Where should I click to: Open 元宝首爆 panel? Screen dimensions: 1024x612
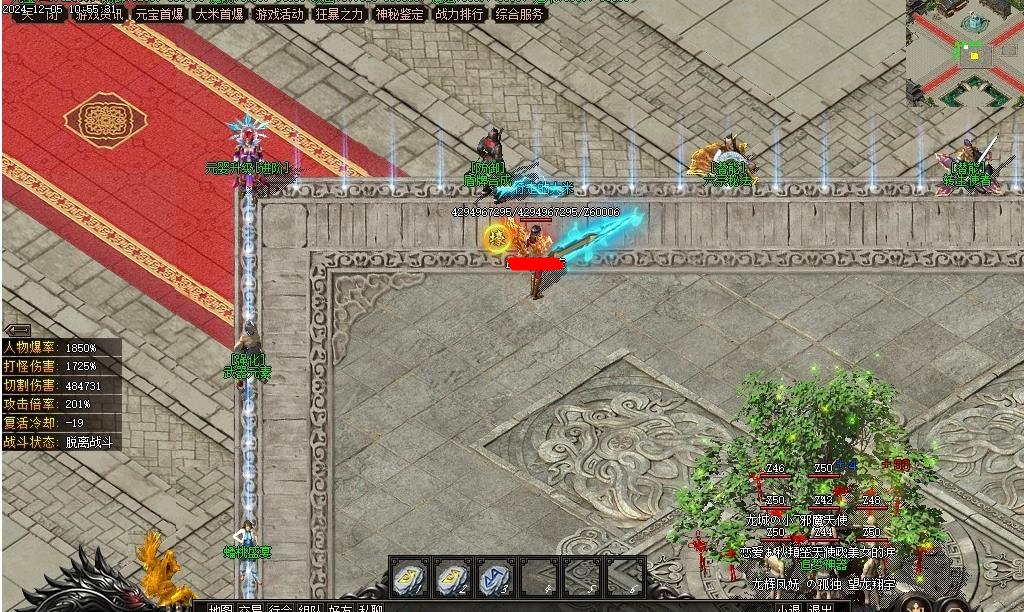pyautogui.click(x=159, y=14)
